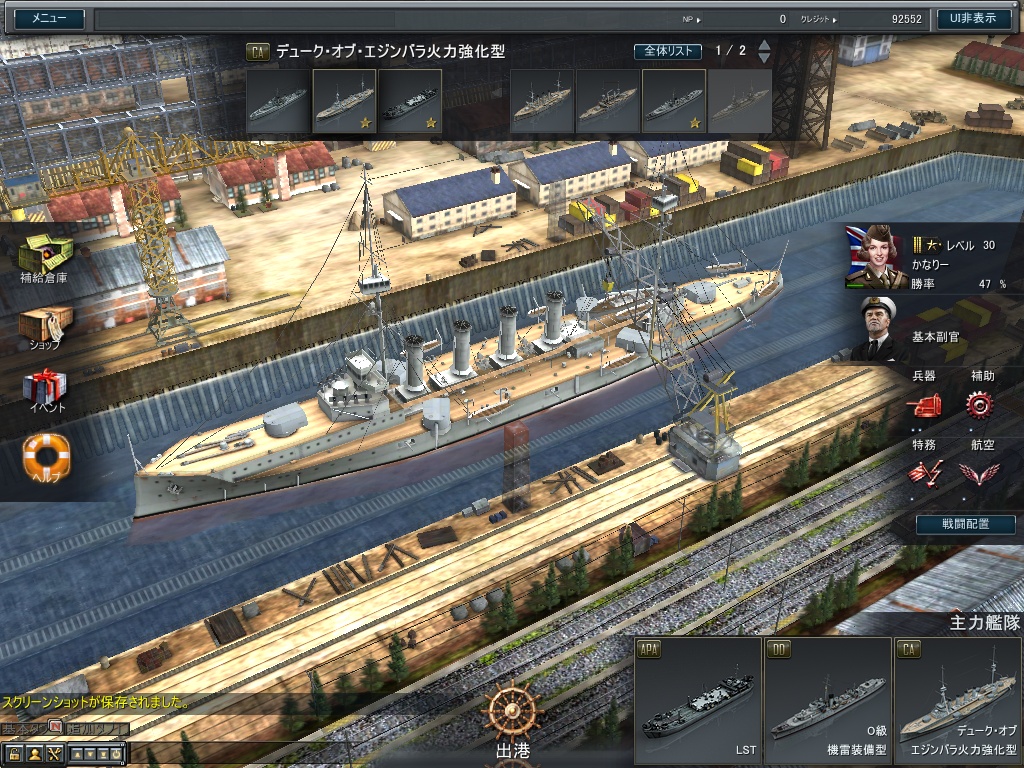Select the 特務 signal flags icon

point(924,472)
